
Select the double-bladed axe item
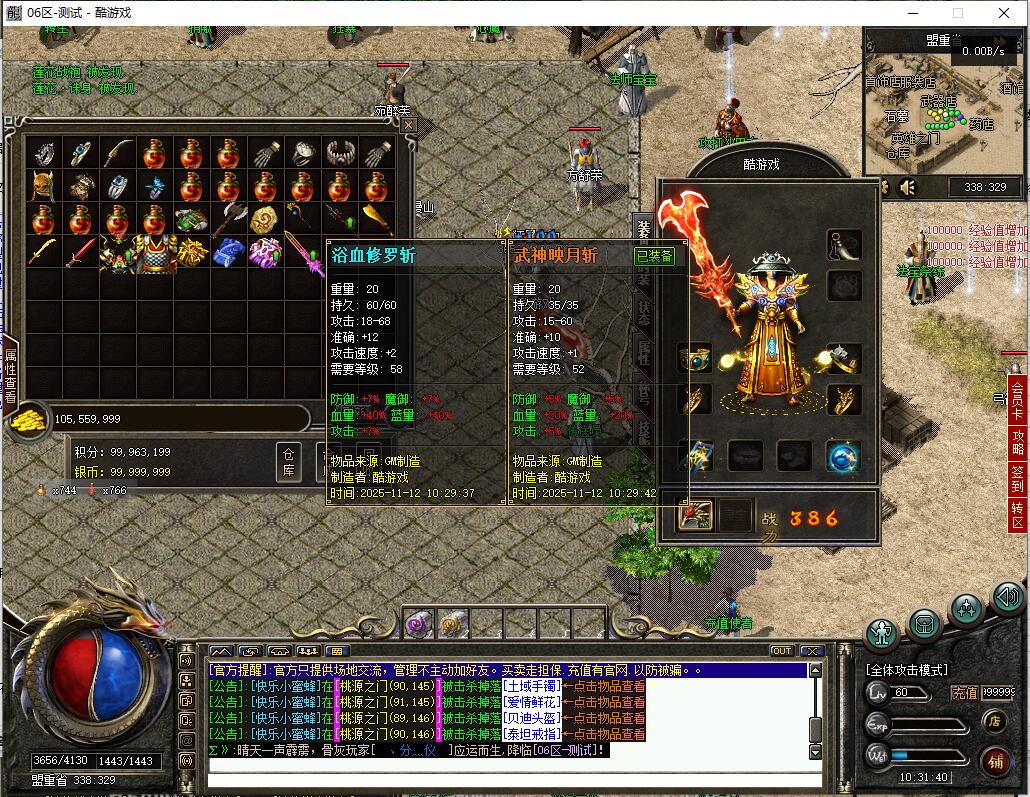coord(229,219)
